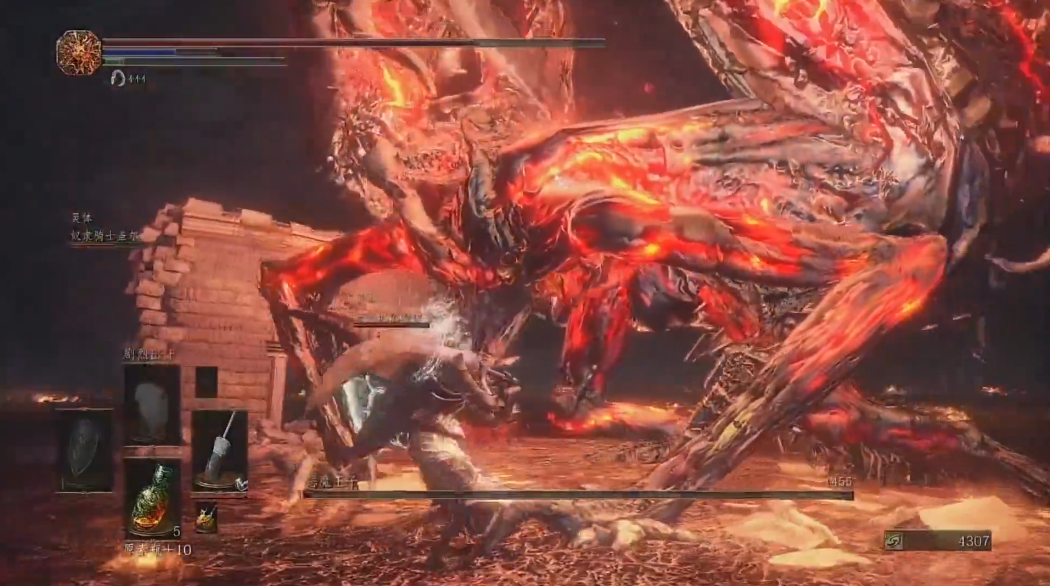Select the left-hand shield slot

pyautogui.click(x=84, y=450)
